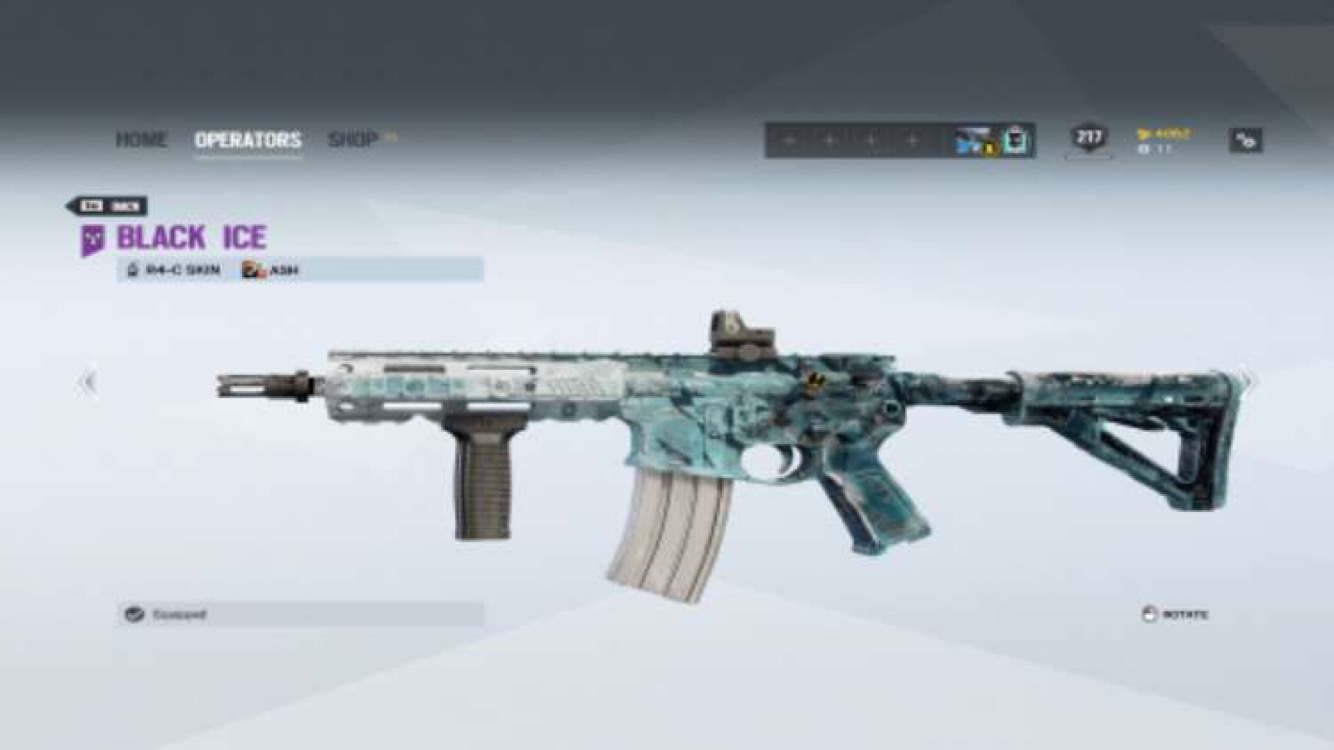This screenshot has width=1334, height=750.
Task: Click the left arrow to view previous skin
Action: (x=88, y=381)
